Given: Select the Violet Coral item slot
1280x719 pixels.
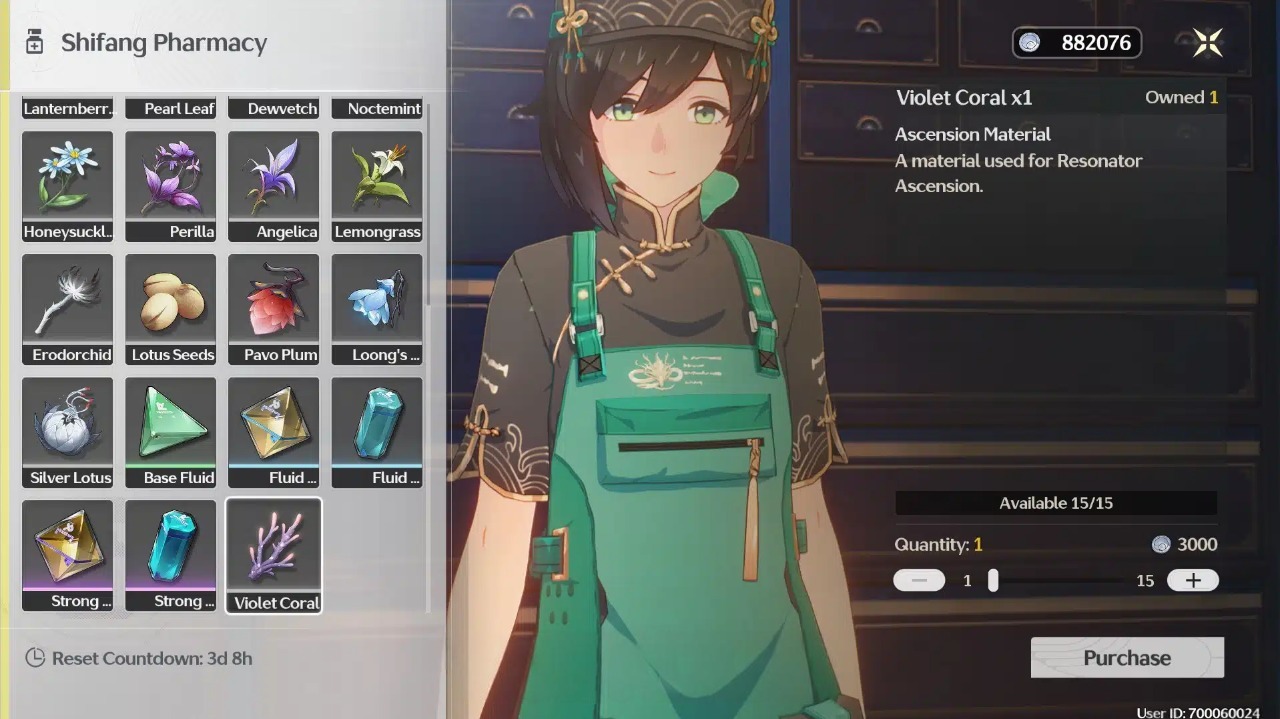Looking at the screenshot, I should [274, 555].
